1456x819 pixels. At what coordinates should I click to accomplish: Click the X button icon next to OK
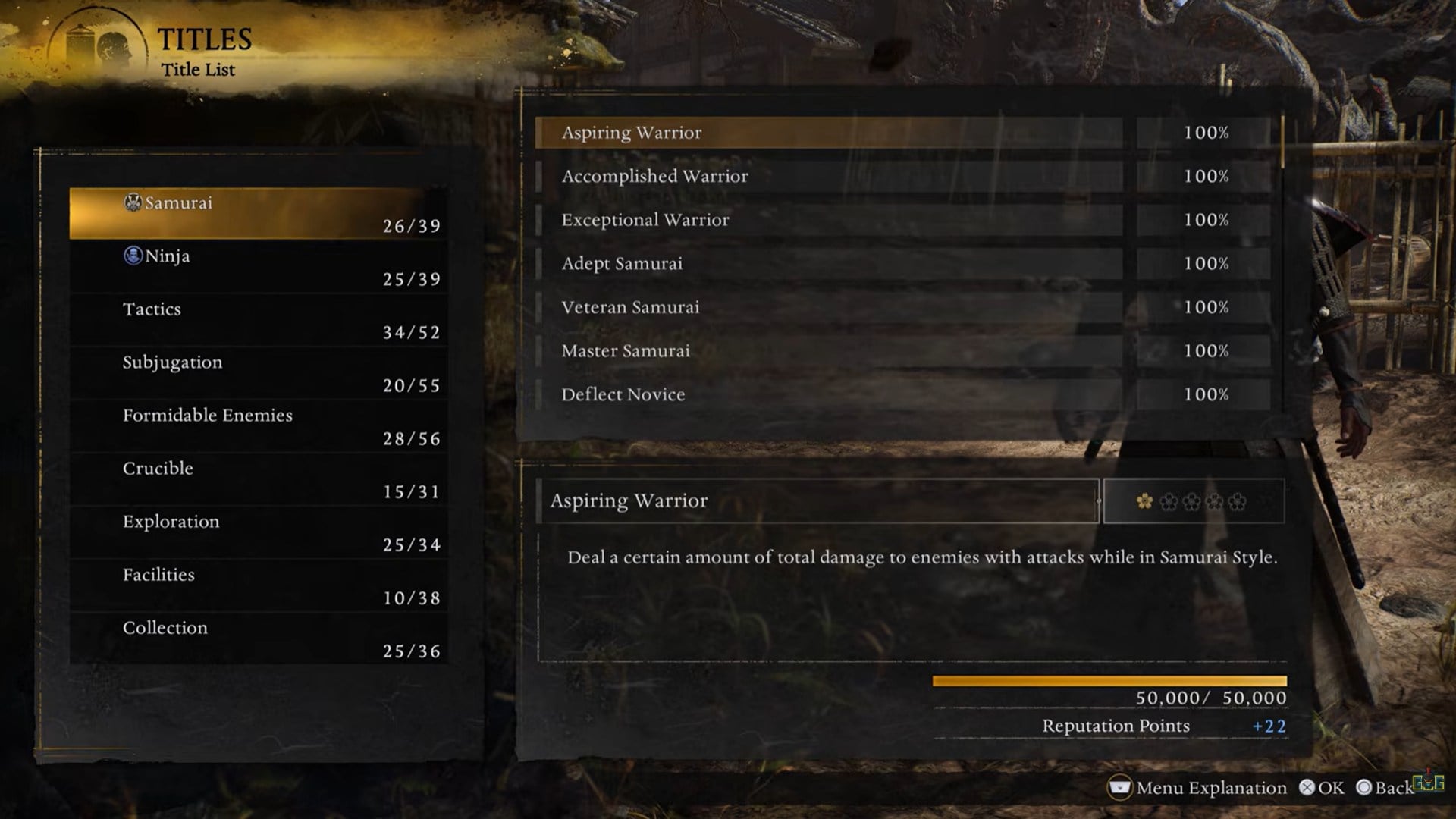click(1307, 787)
